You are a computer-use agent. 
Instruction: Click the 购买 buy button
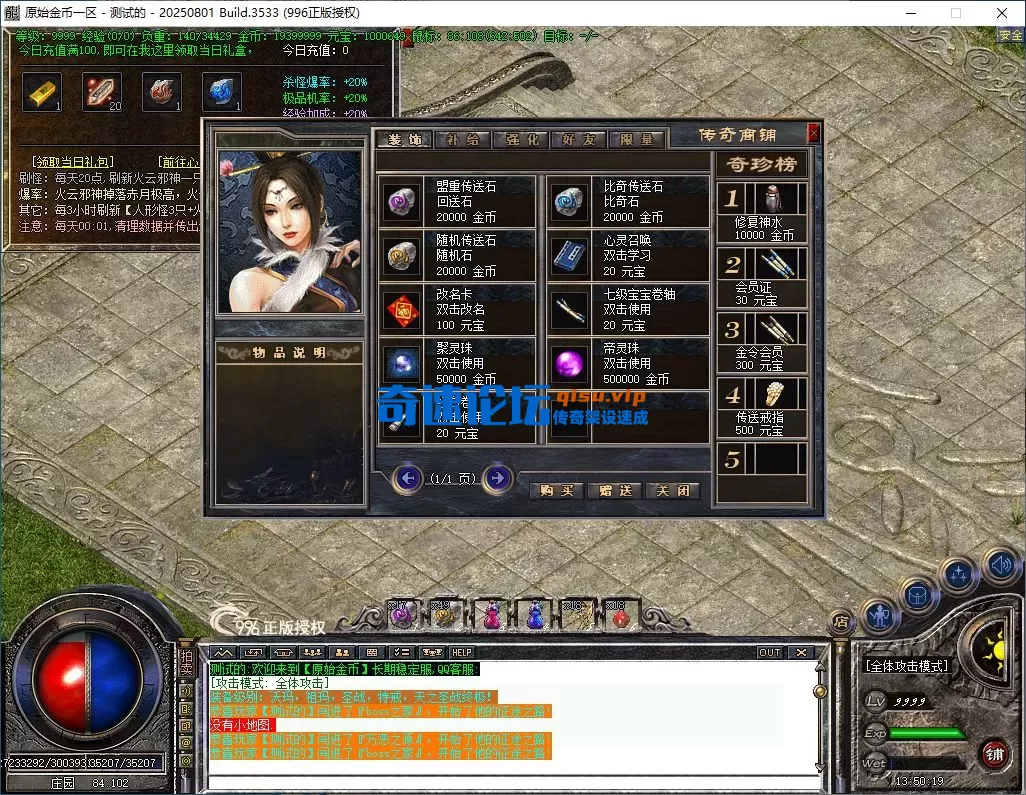(557, 491)
